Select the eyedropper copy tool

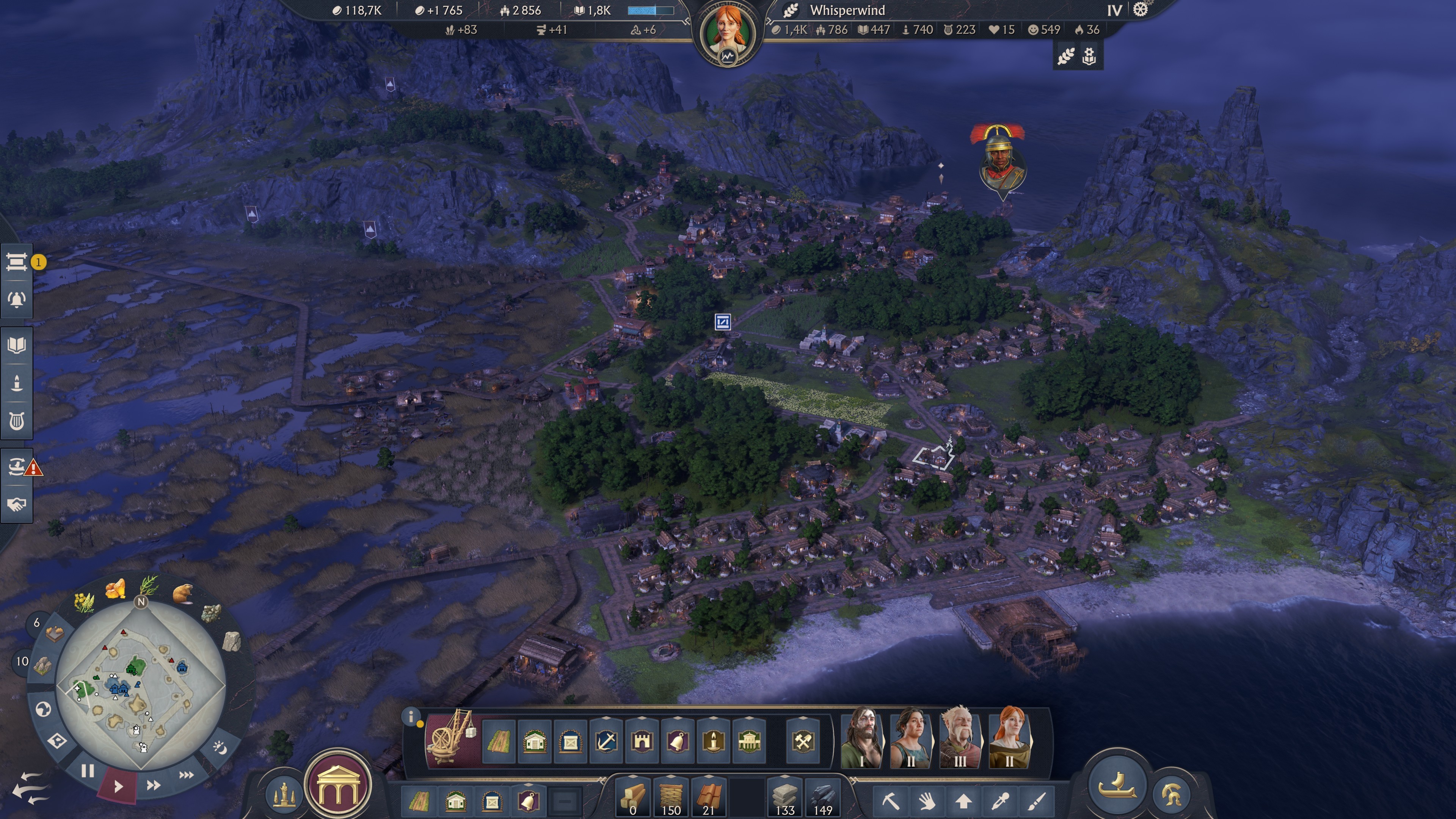tap(1001, 801)
